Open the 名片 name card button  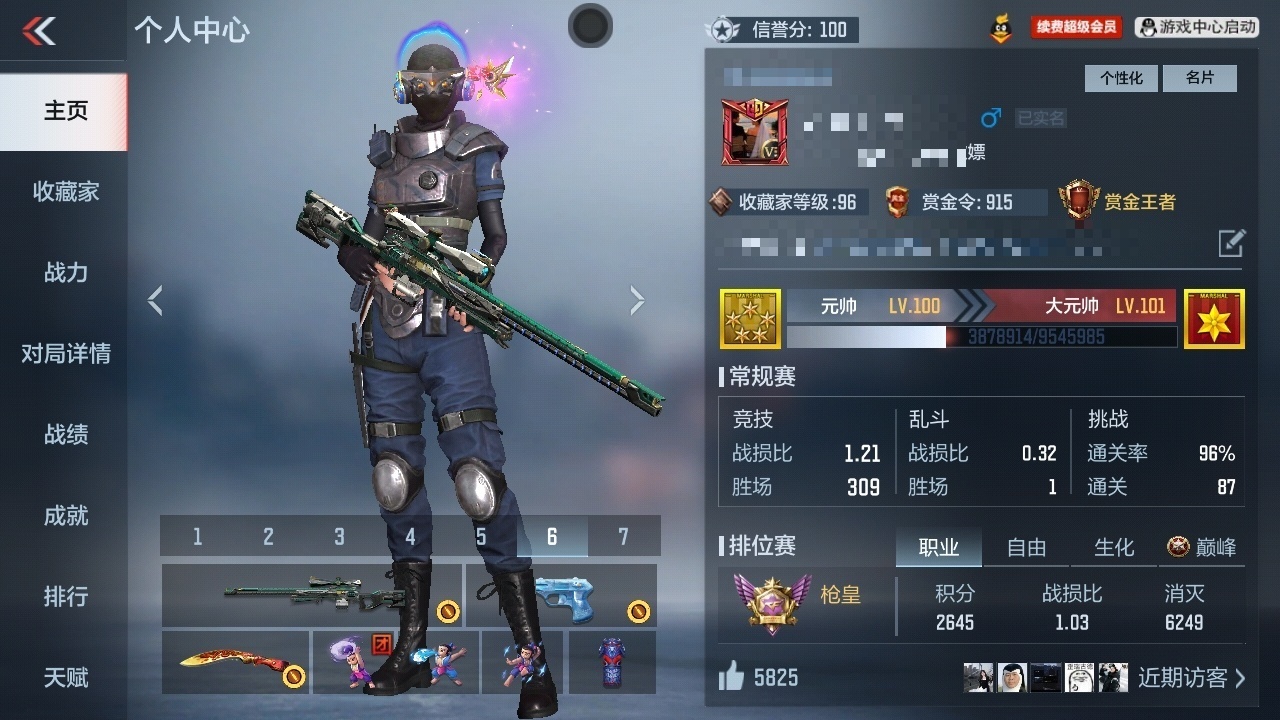coord(1199,78)
